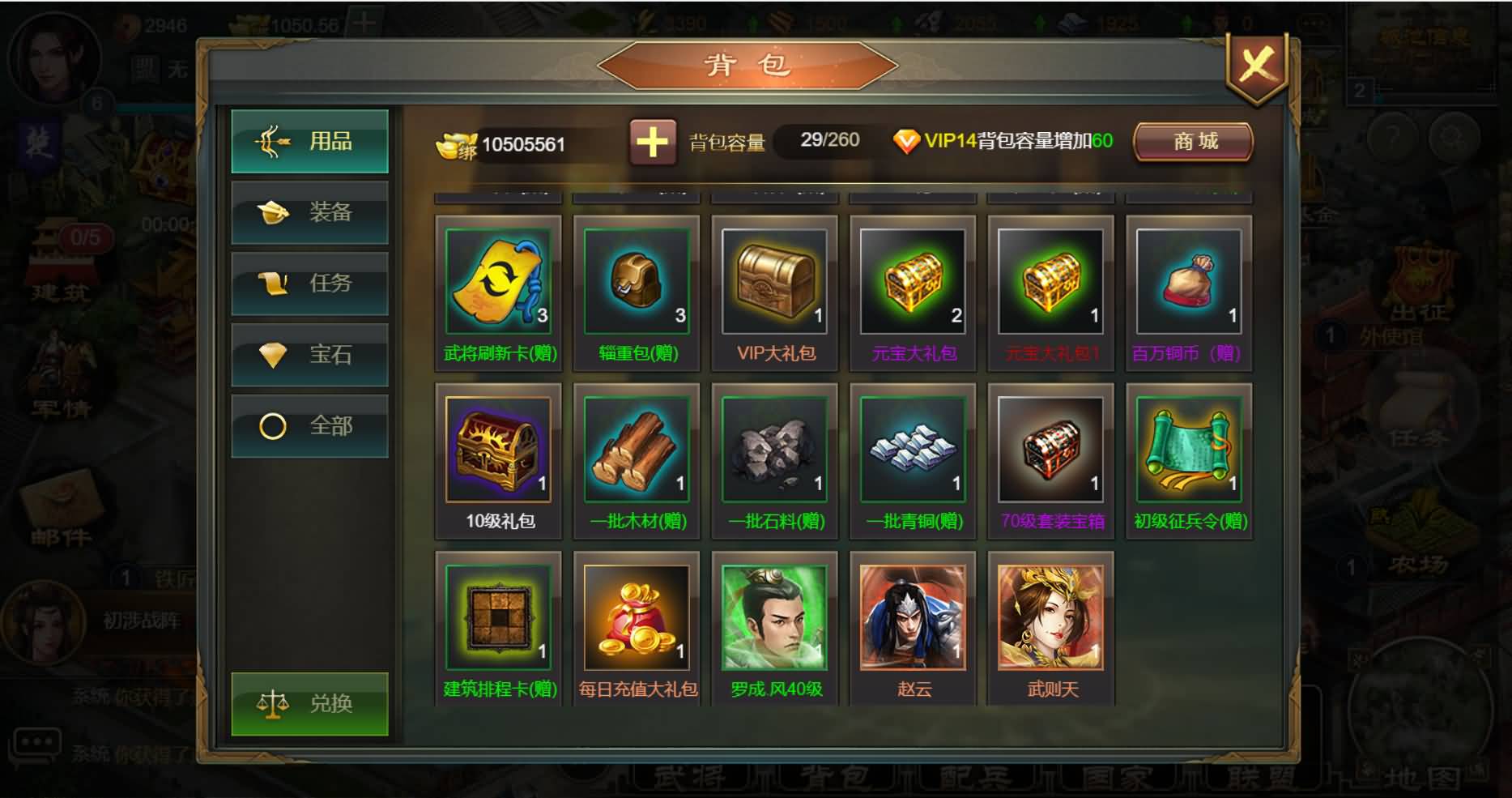This screenshot has width=1512, height=798.
Task: Select the 用品 supplies tab
Action: coord(309,142)
